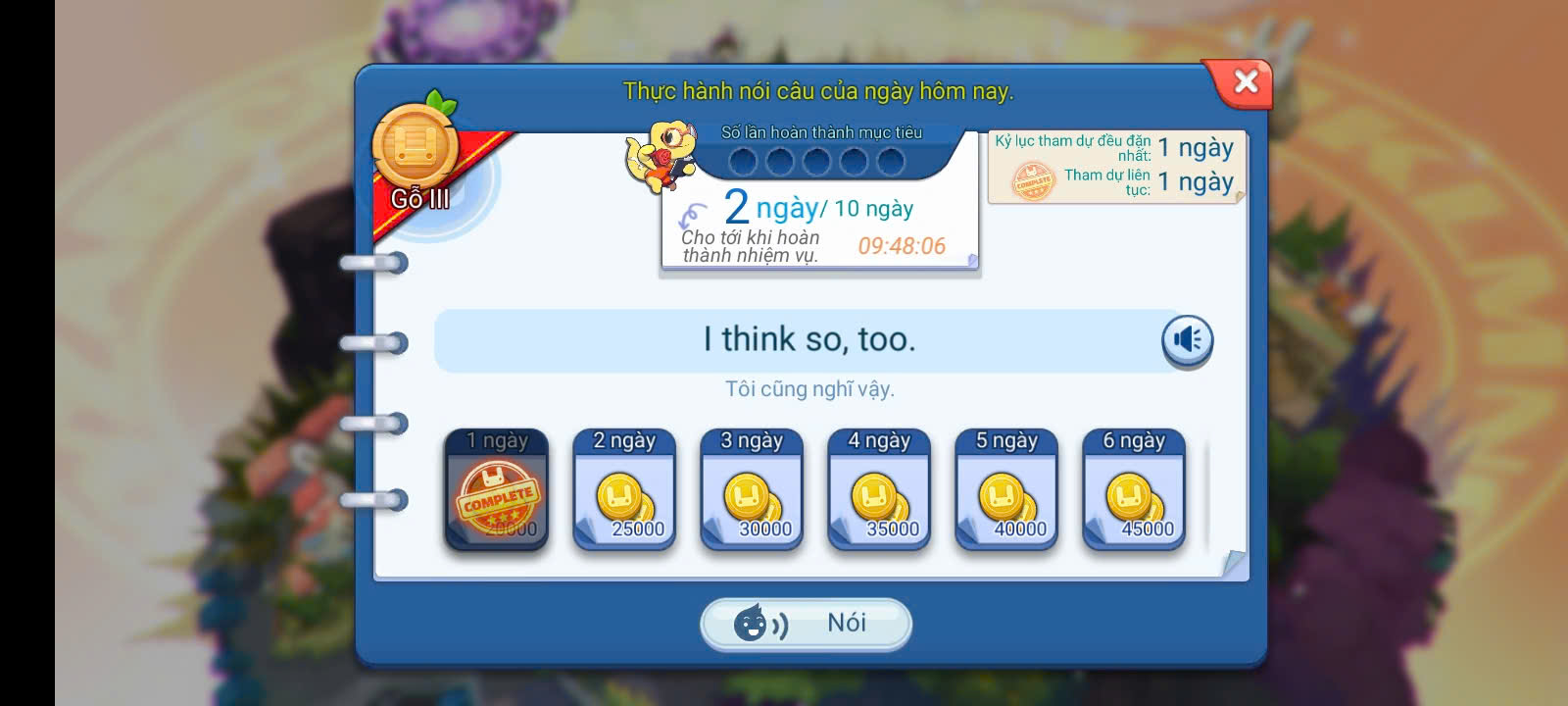Tap the Nói speak button
Viewport: 1568px width, 706px height.
pos(806,624)
